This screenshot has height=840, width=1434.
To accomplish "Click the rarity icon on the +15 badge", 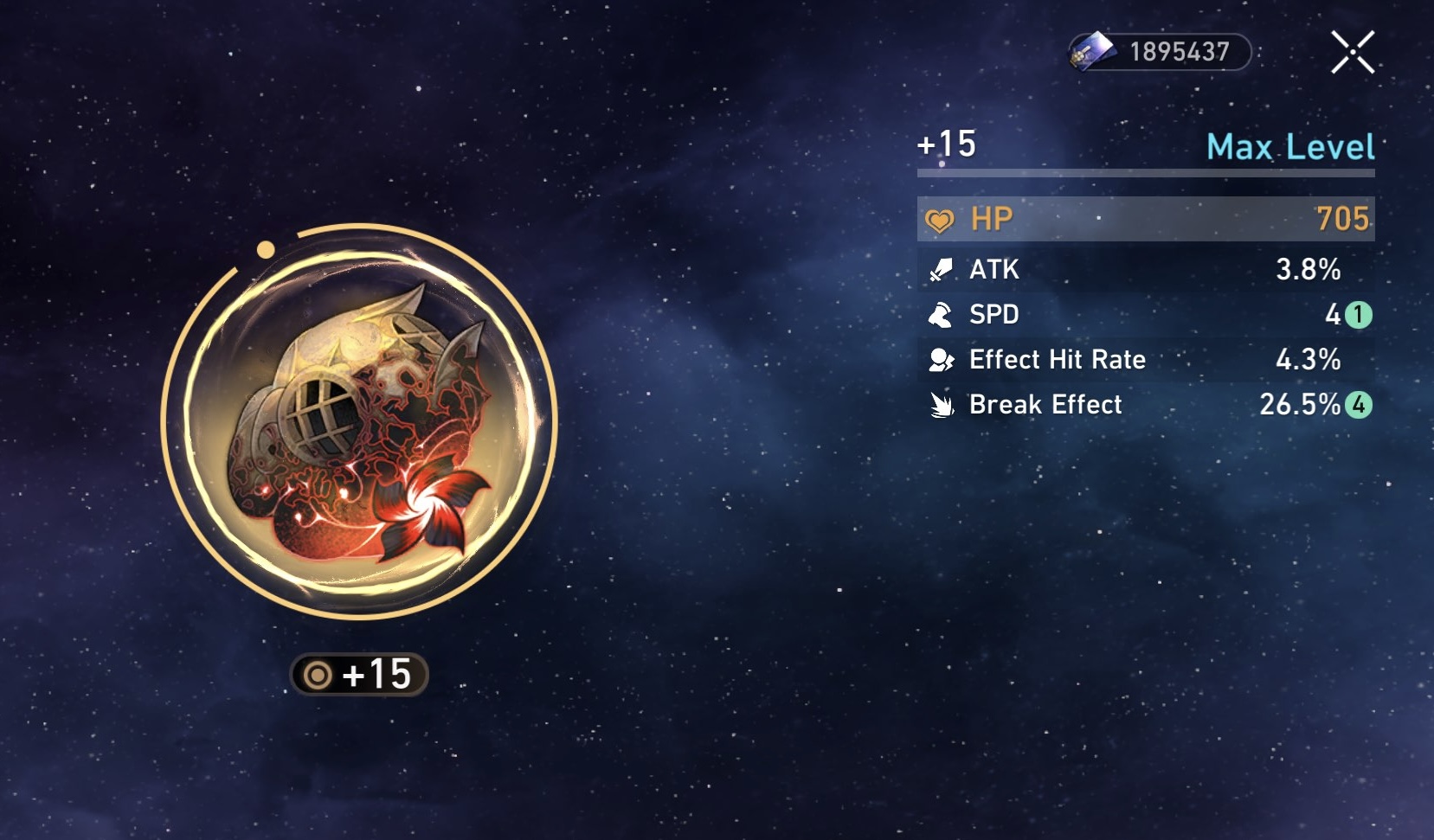I will coord(317,676).
